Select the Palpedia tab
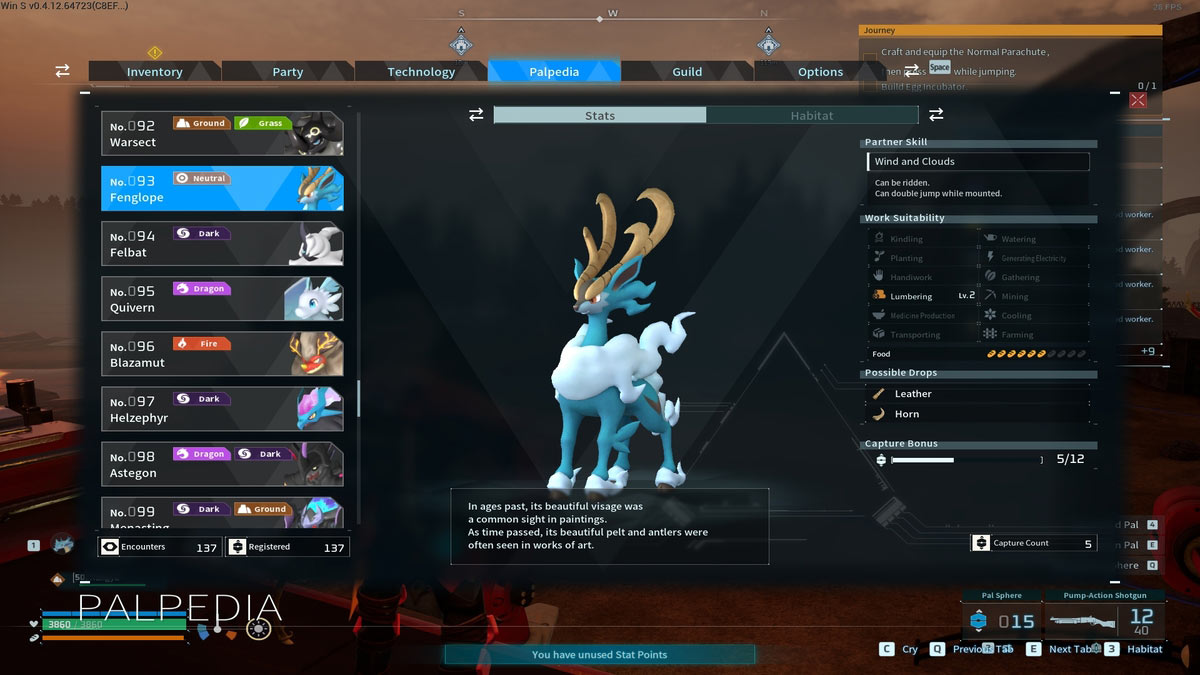The width and height of the screenshot is (1200, 675). [554, 72]
